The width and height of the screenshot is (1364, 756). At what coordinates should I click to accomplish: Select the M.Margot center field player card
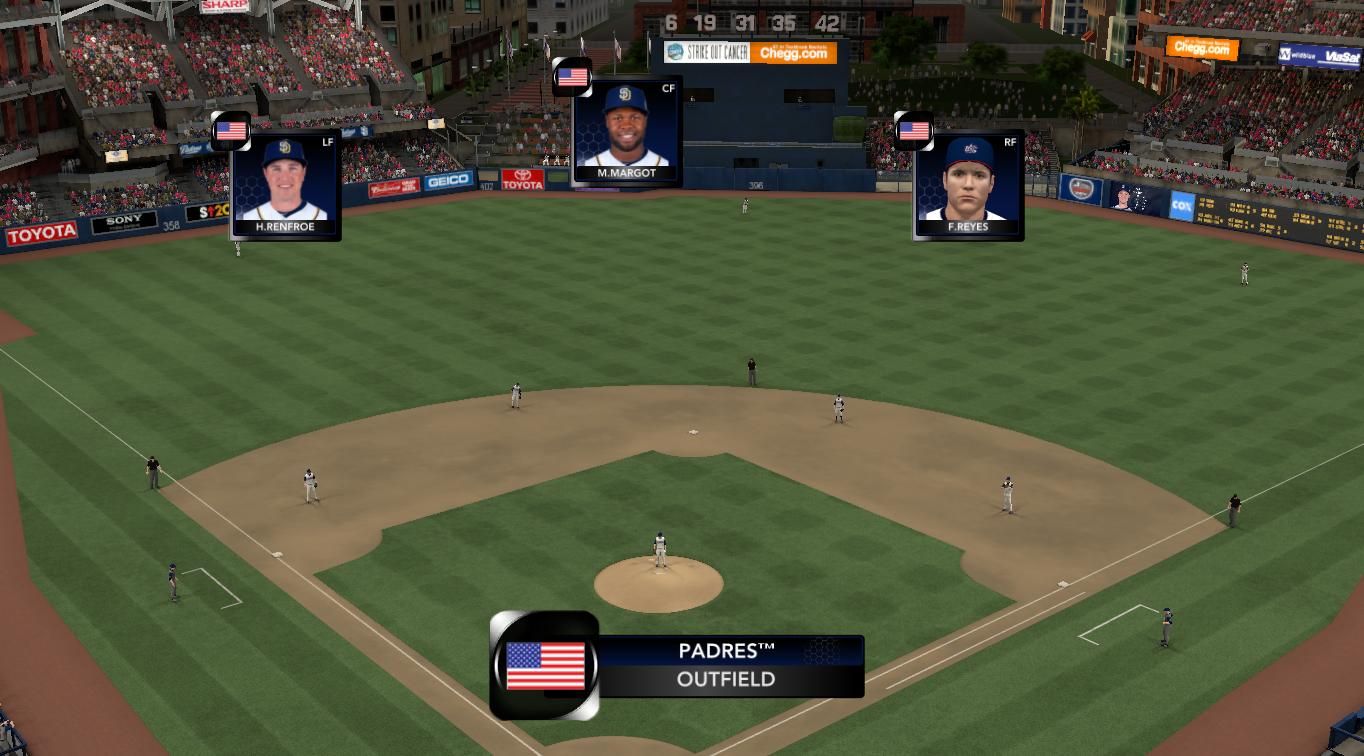626,132
